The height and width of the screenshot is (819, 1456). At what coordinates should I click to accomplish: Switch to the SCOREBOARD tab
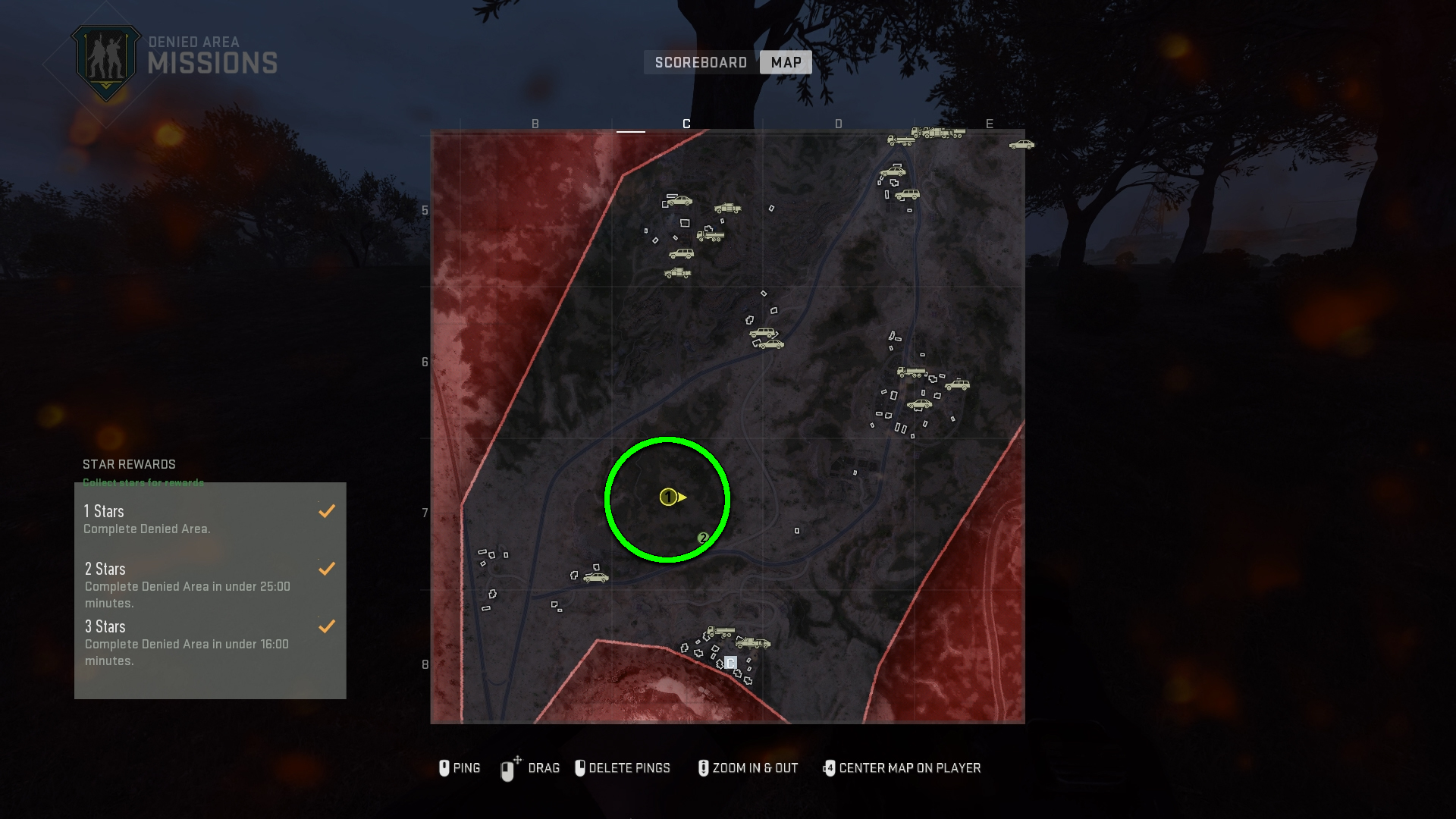tap(699, 62)
